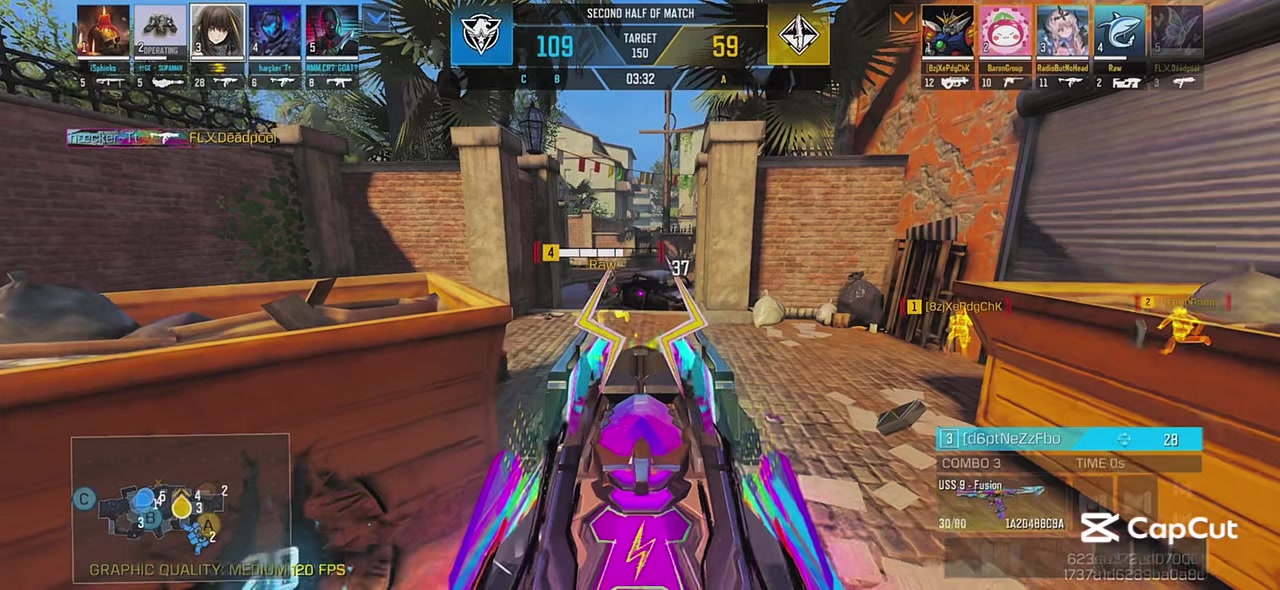The height and width of the screenshot is (590, 1280).
Task: Click the yellow team emblem on scoreboard
Action: click(798, 36)
